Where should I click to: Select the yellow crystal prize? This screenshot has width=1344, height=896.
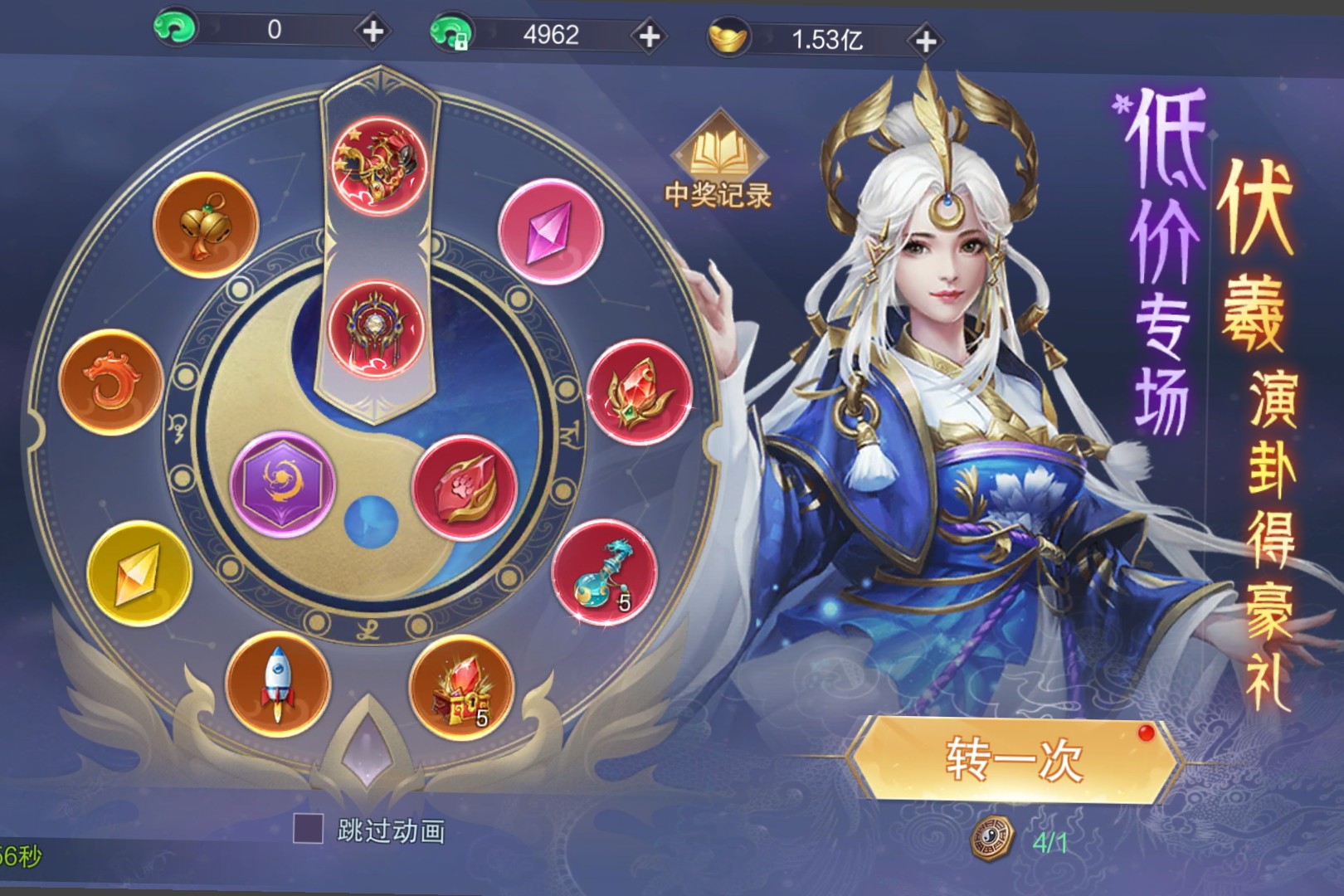(x=139, y=573)
